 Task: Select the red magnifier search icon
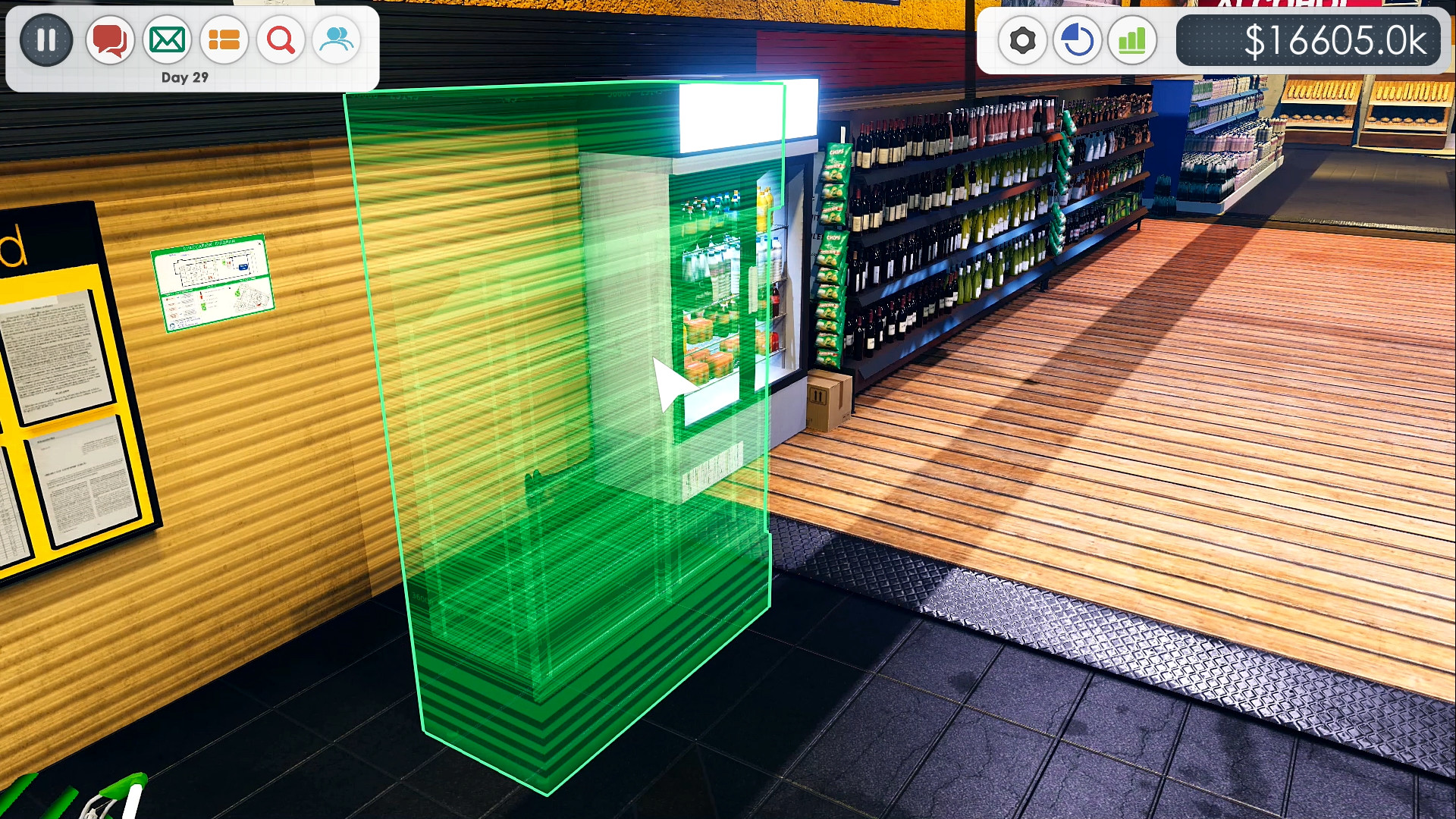(x=280, y=39)
